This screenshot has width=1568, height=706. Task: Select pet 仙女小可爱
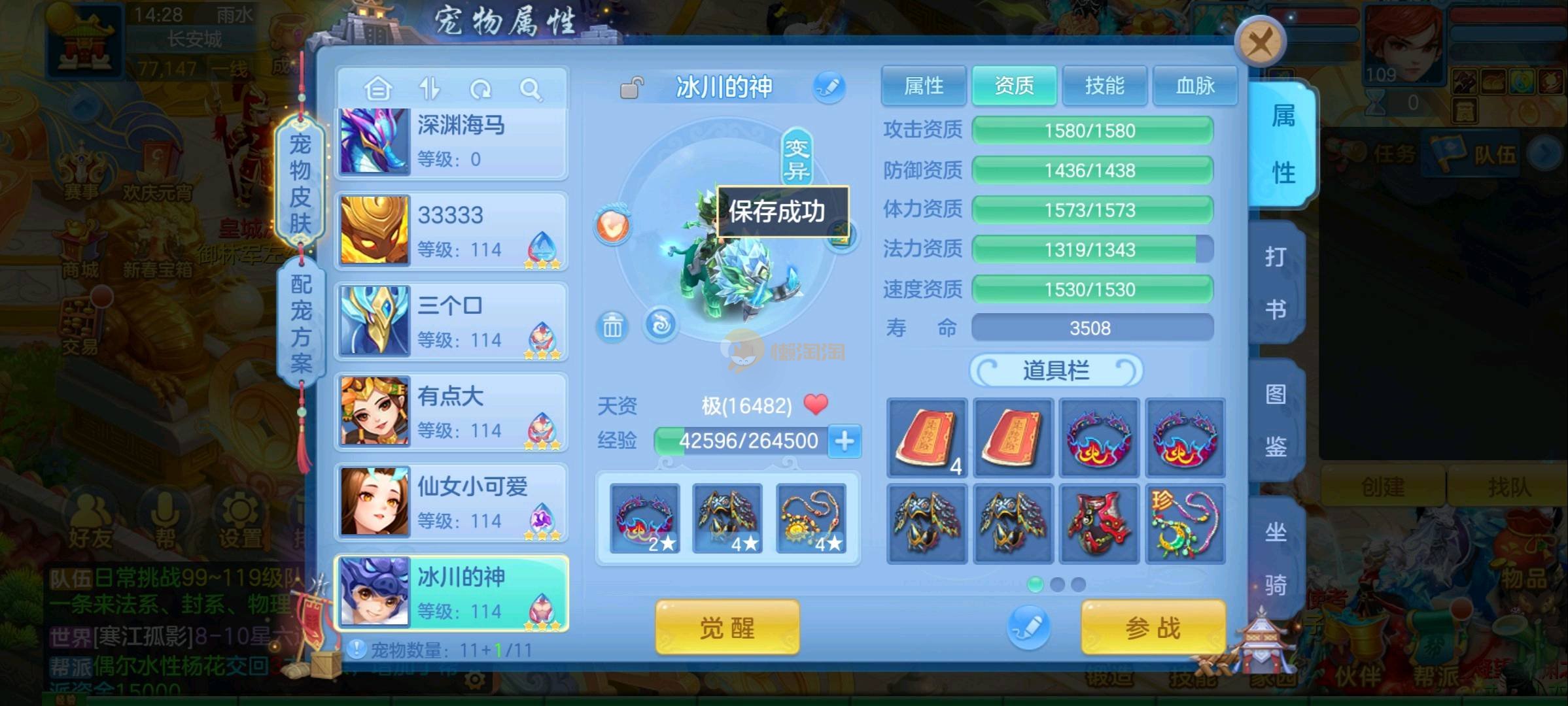(451, 503)
